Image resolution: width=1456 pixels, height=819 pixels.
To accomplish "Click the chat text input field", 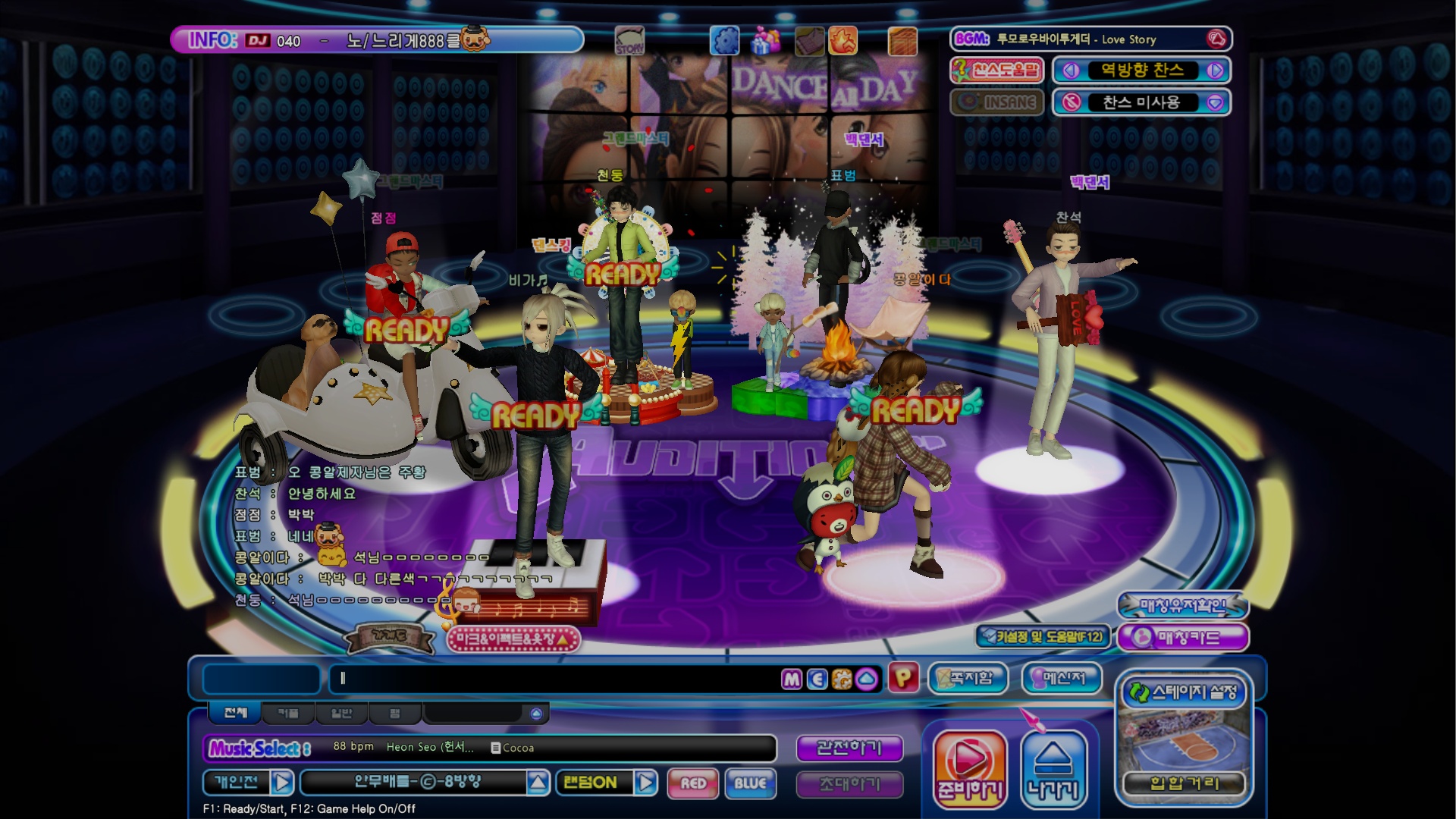I will point(554,679).
